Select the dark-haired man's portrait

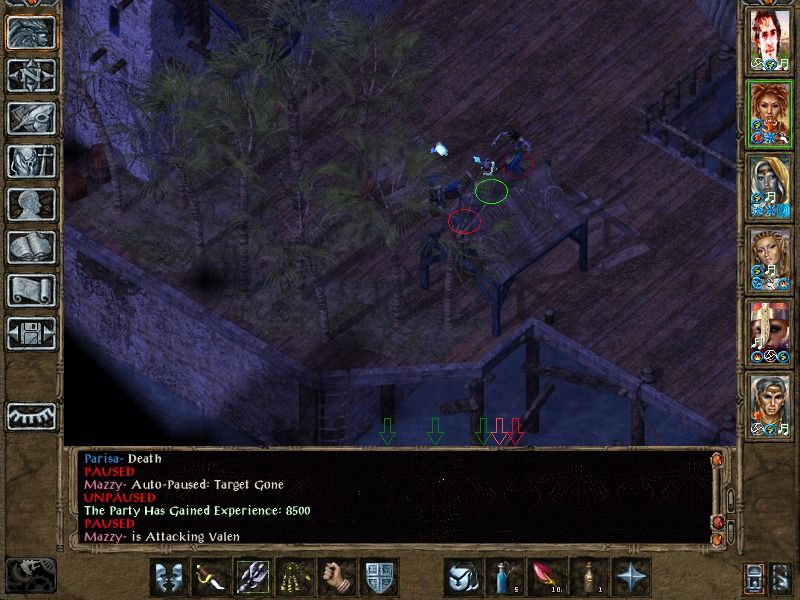click(769, 38)
